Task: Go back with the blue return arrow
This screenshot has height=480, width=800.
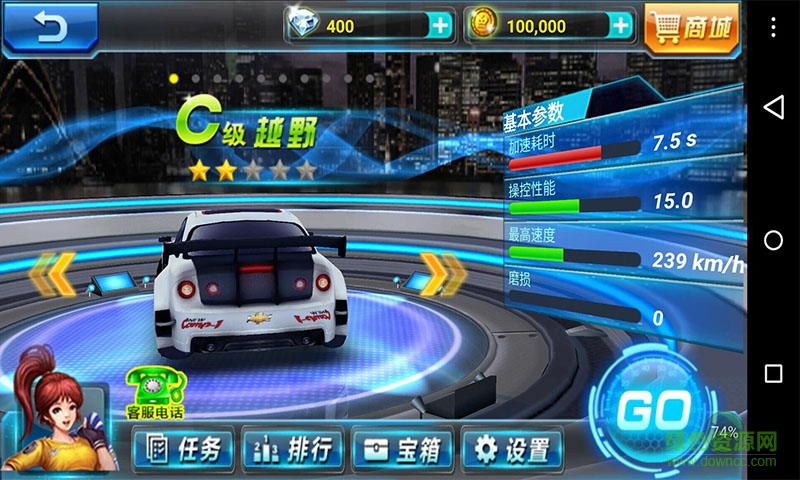Action: pyautogui.click(x=49, y=26)
